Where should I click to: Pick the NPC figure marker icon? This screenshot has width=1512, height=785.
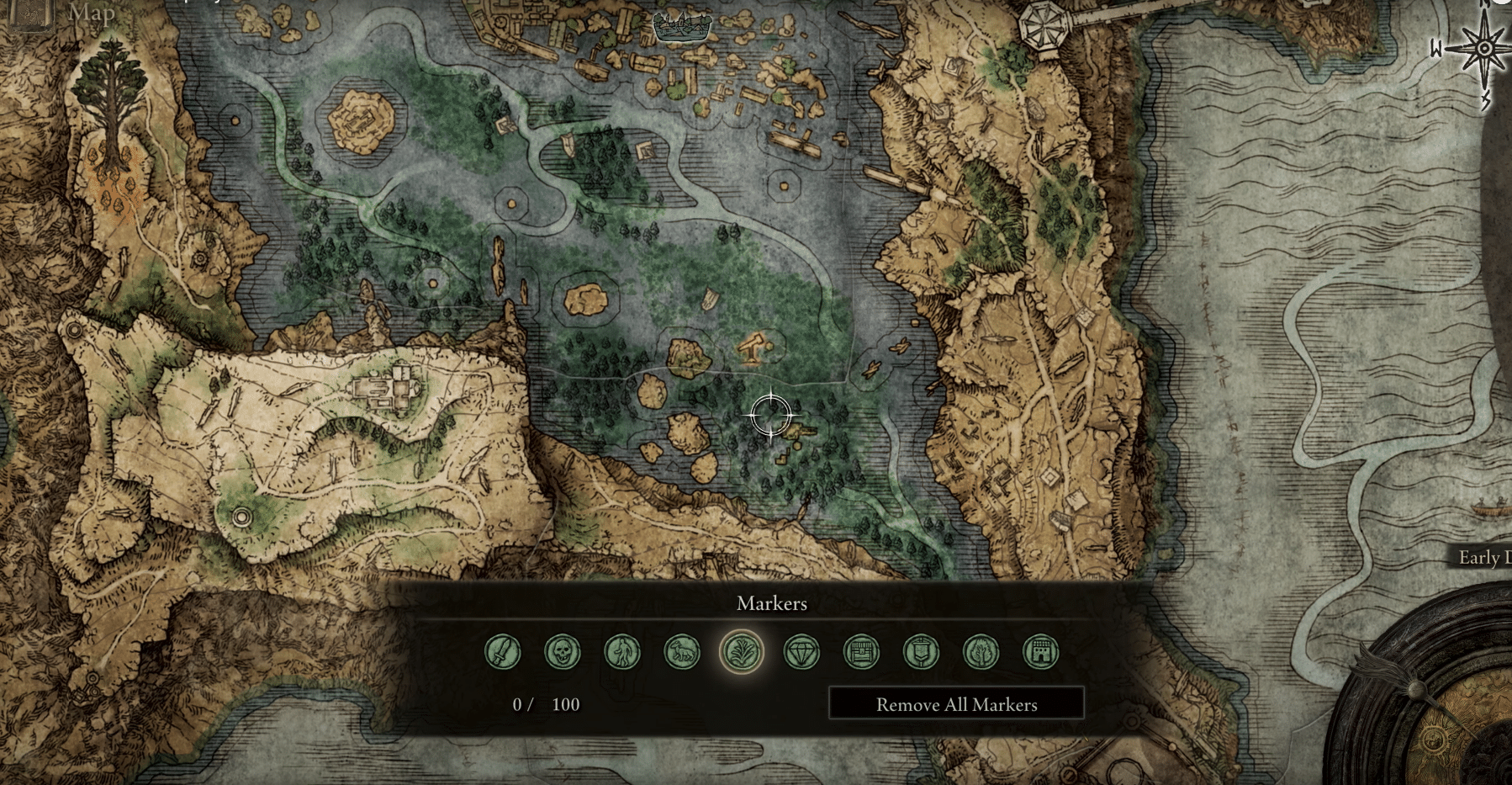(622, 652)
